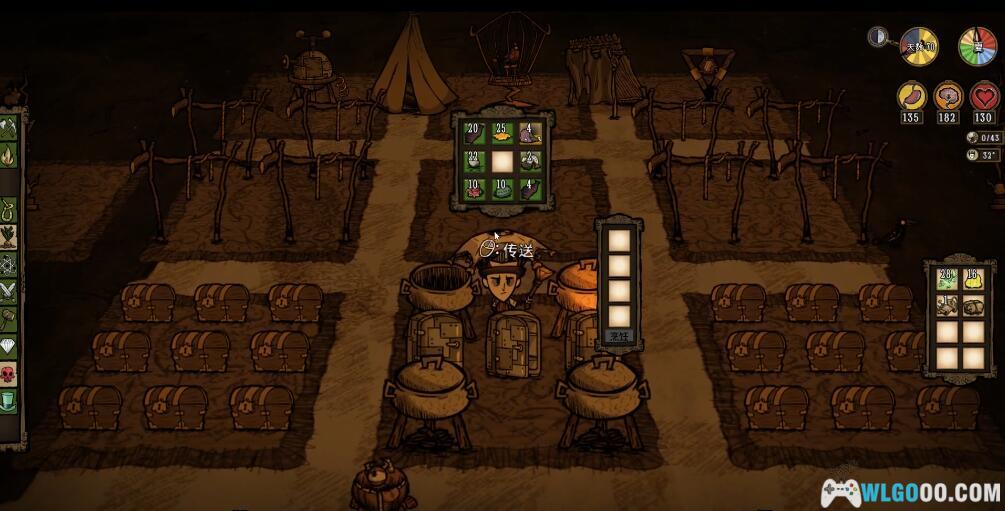Select the chest stack of 25 orange items

502,134
